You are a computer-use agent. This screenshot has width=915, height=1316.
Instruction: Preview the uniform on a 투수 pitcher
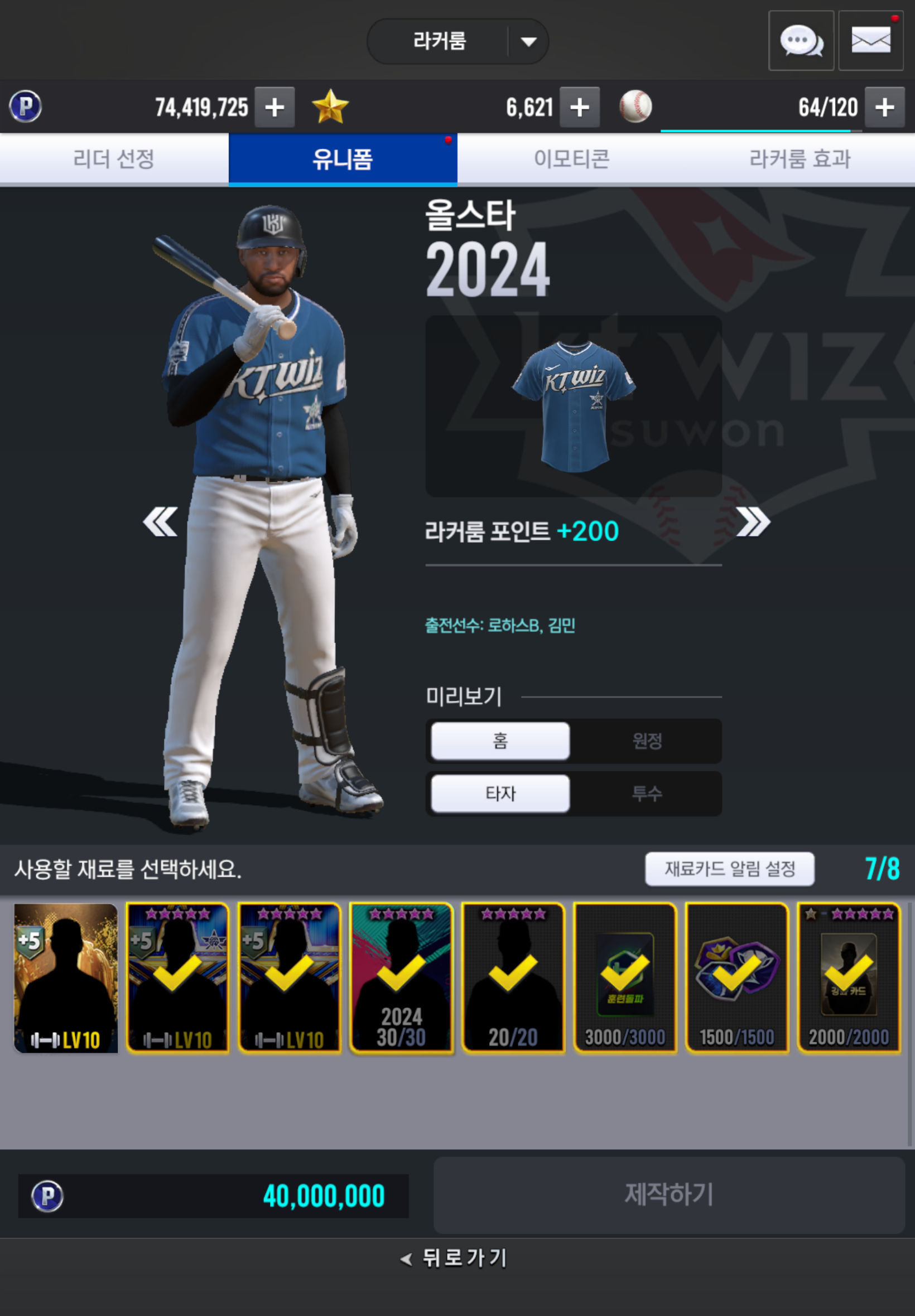click(x=647, y=794)
